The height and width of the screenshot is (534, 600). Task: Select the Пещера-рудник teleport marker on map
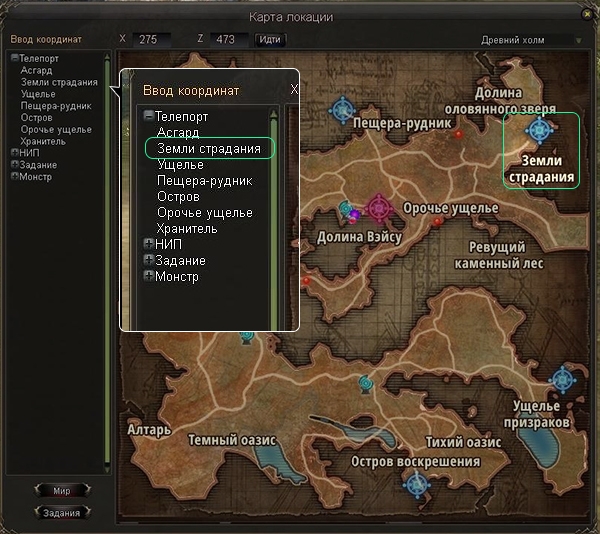(x=345, y=109)
